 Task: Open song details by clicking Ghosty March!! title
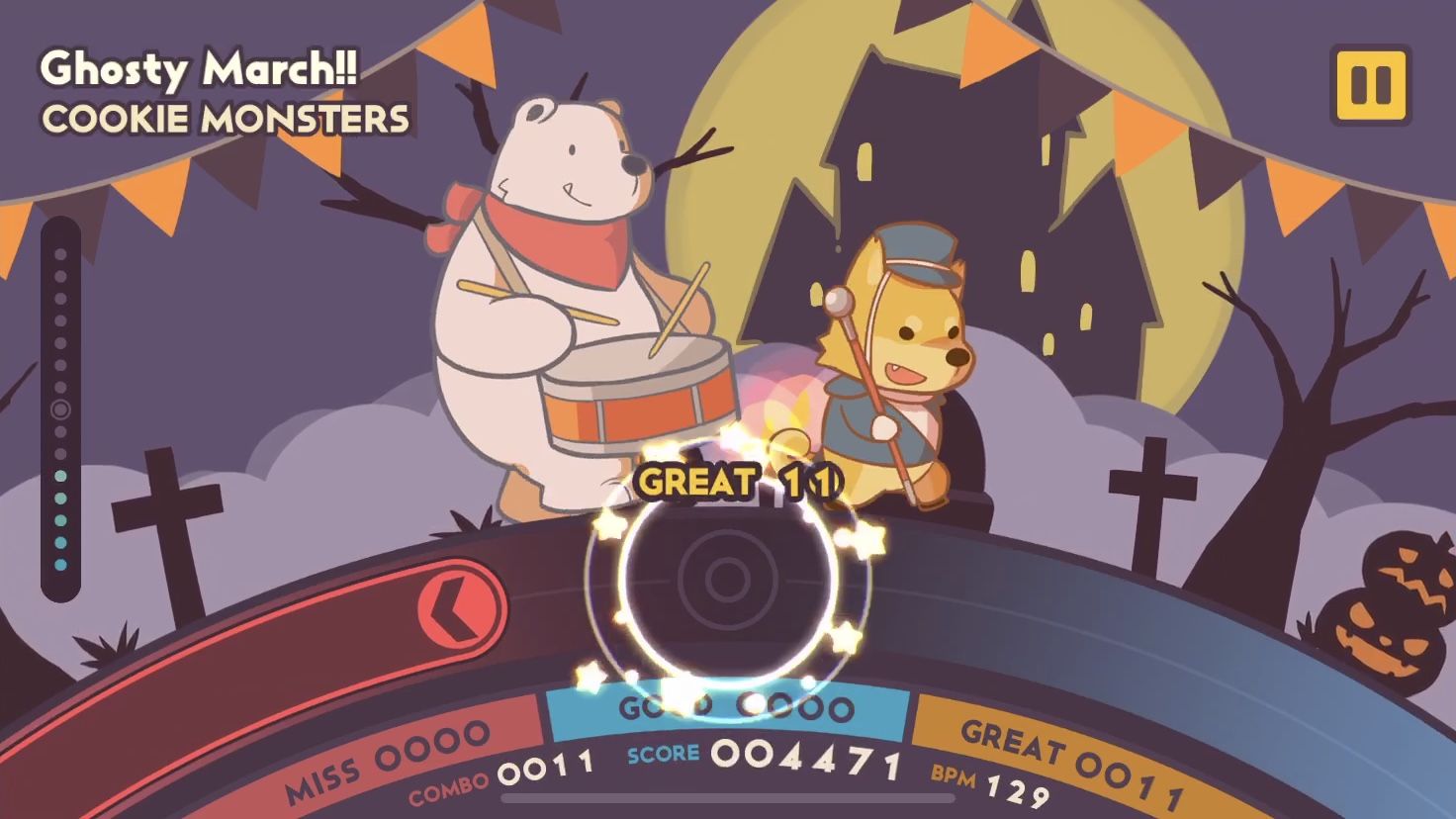[x=198, y=68]
